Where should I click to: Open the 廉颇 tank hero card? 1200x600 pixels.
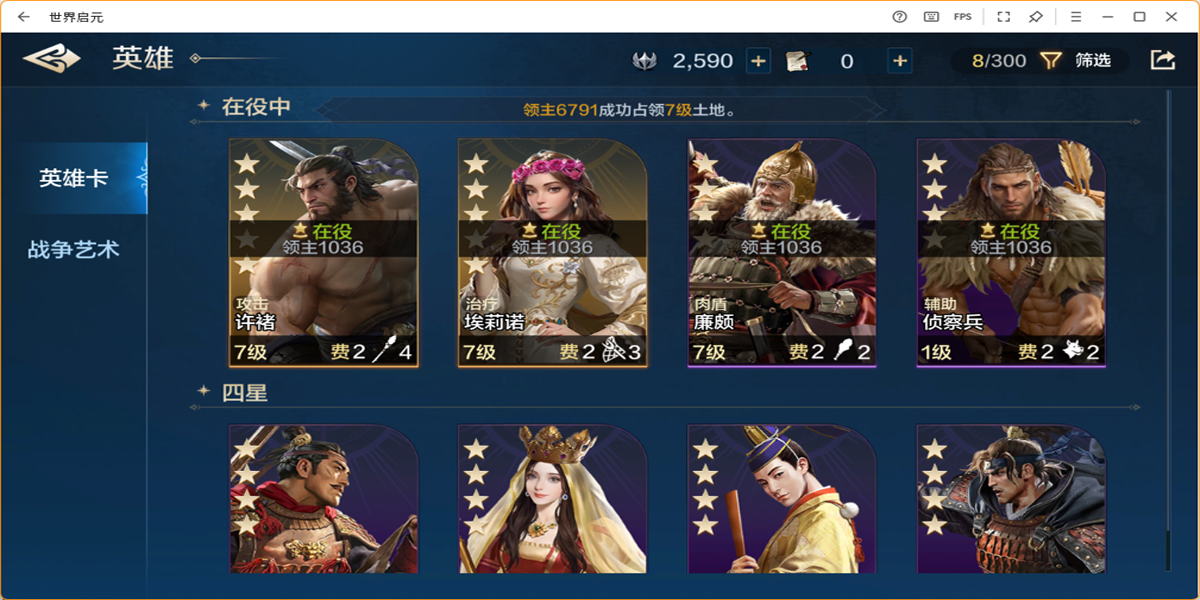782,252
